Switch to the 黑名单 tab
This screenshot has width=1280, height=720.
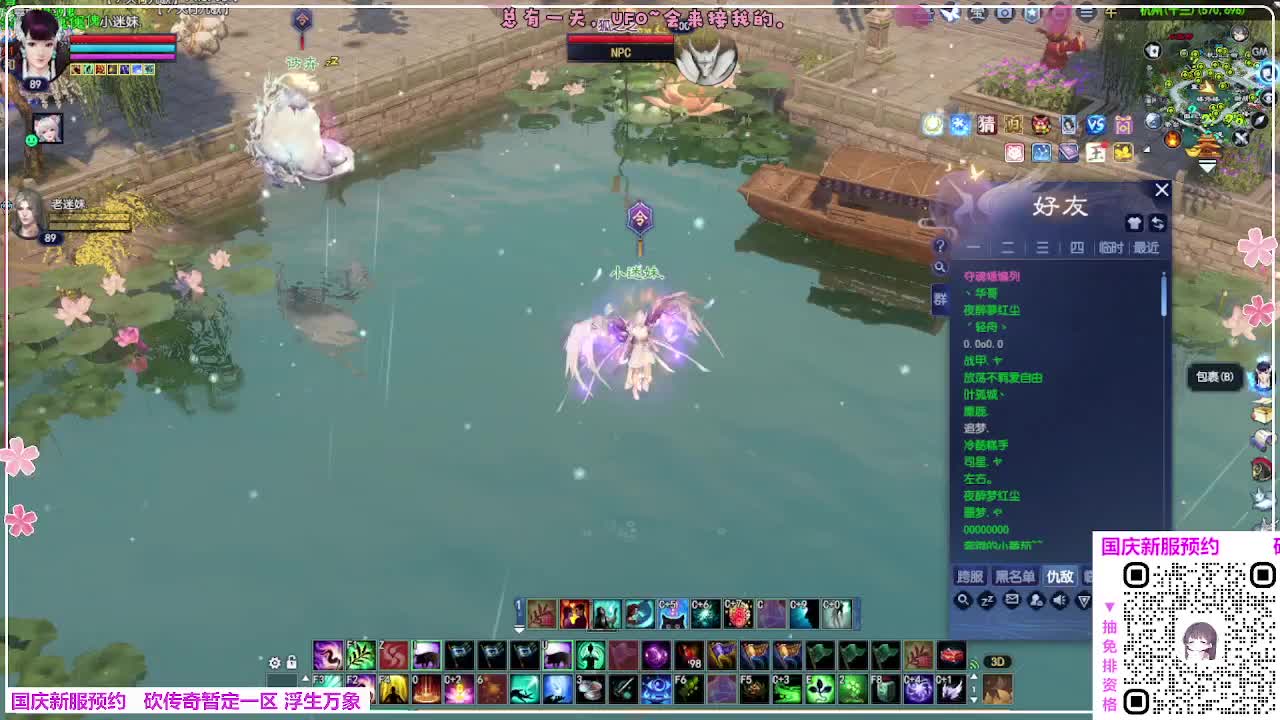[1012, 577]
